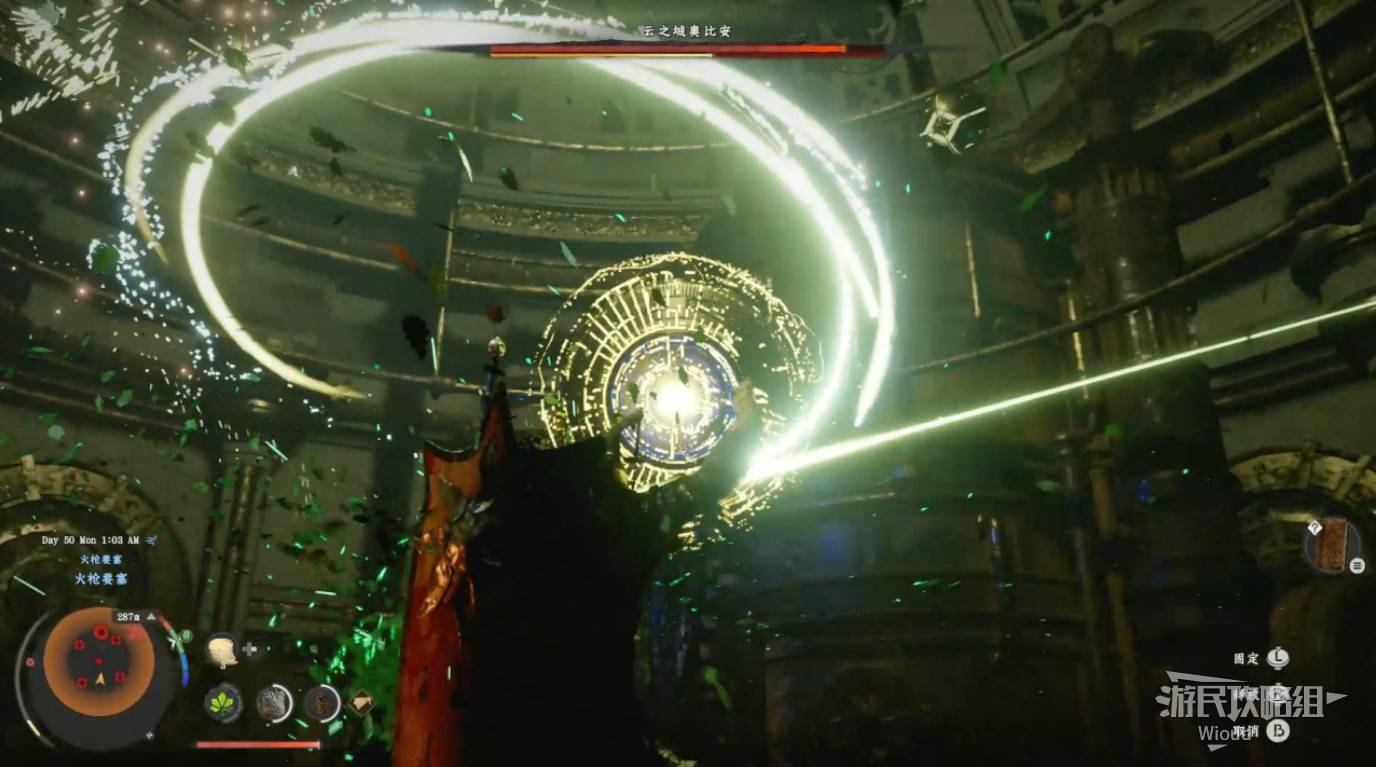Select the pale bread consumable slot
The width and height of the screenshot is (1376, 767).
tap(221, 649)
